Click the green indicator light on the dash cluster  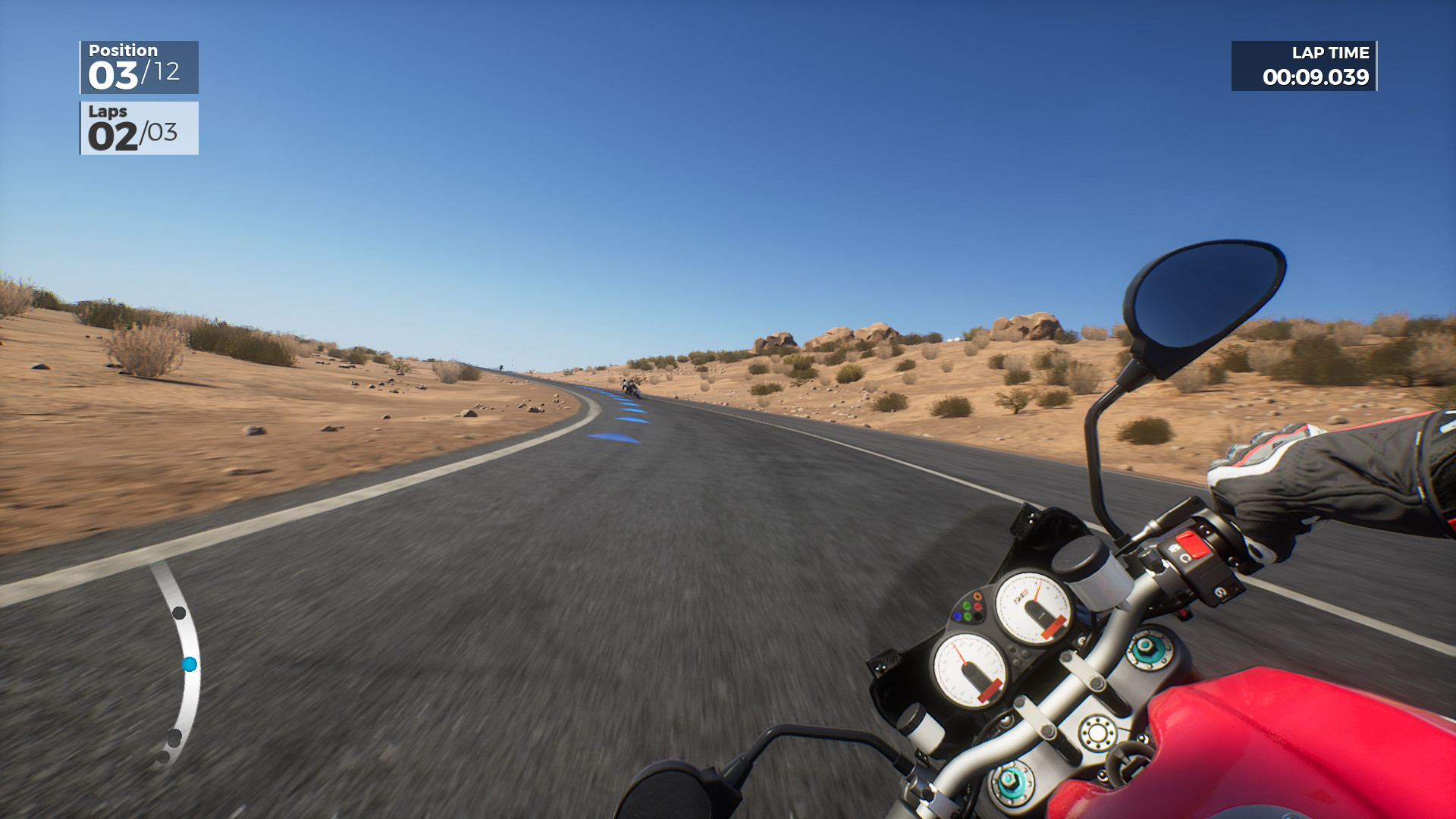(967, 605)
